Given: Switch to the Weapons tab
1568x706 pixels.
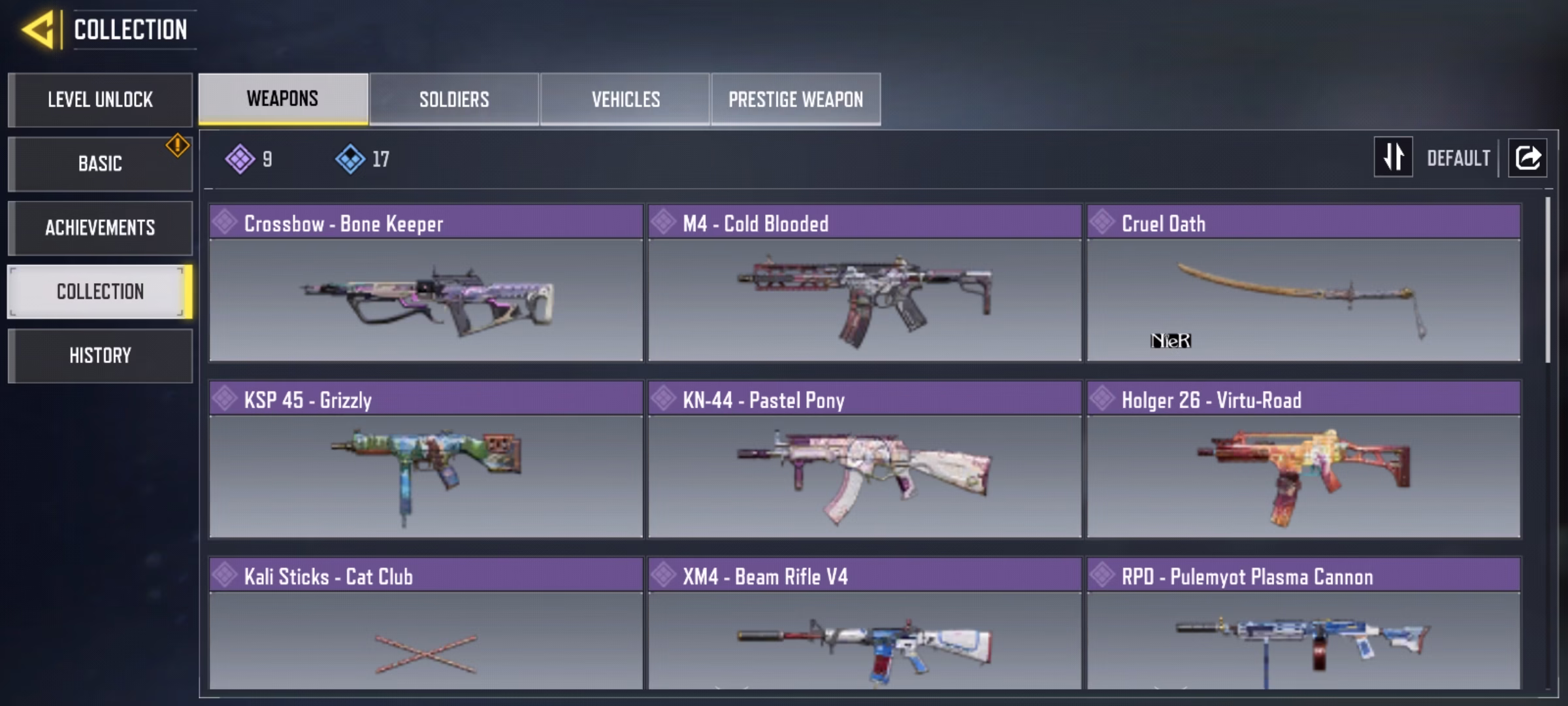Looking at the screenshot, I should click(283, 99).
